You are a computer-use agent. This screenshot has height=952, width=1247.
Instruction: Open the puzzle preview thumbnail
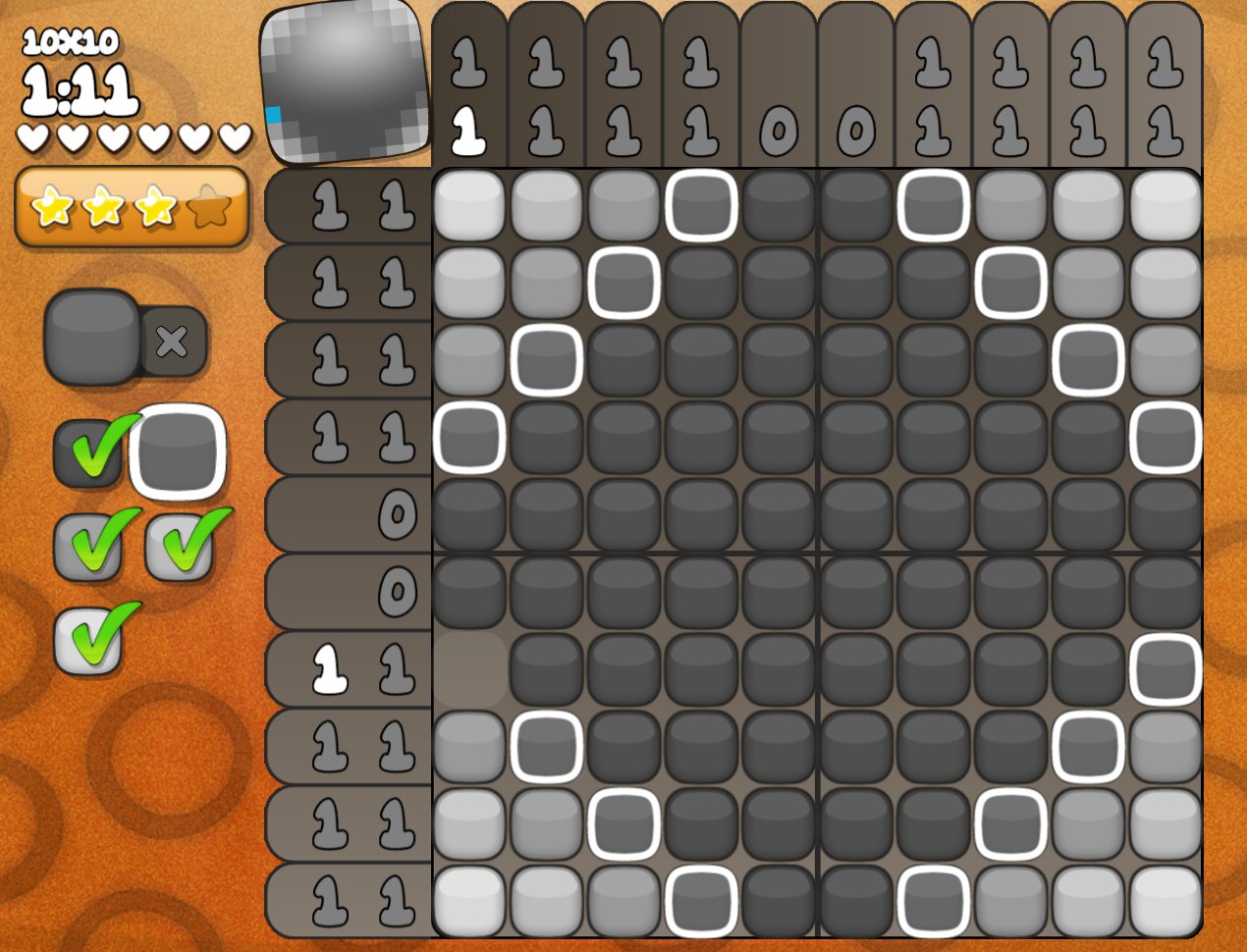coord(346,82)
